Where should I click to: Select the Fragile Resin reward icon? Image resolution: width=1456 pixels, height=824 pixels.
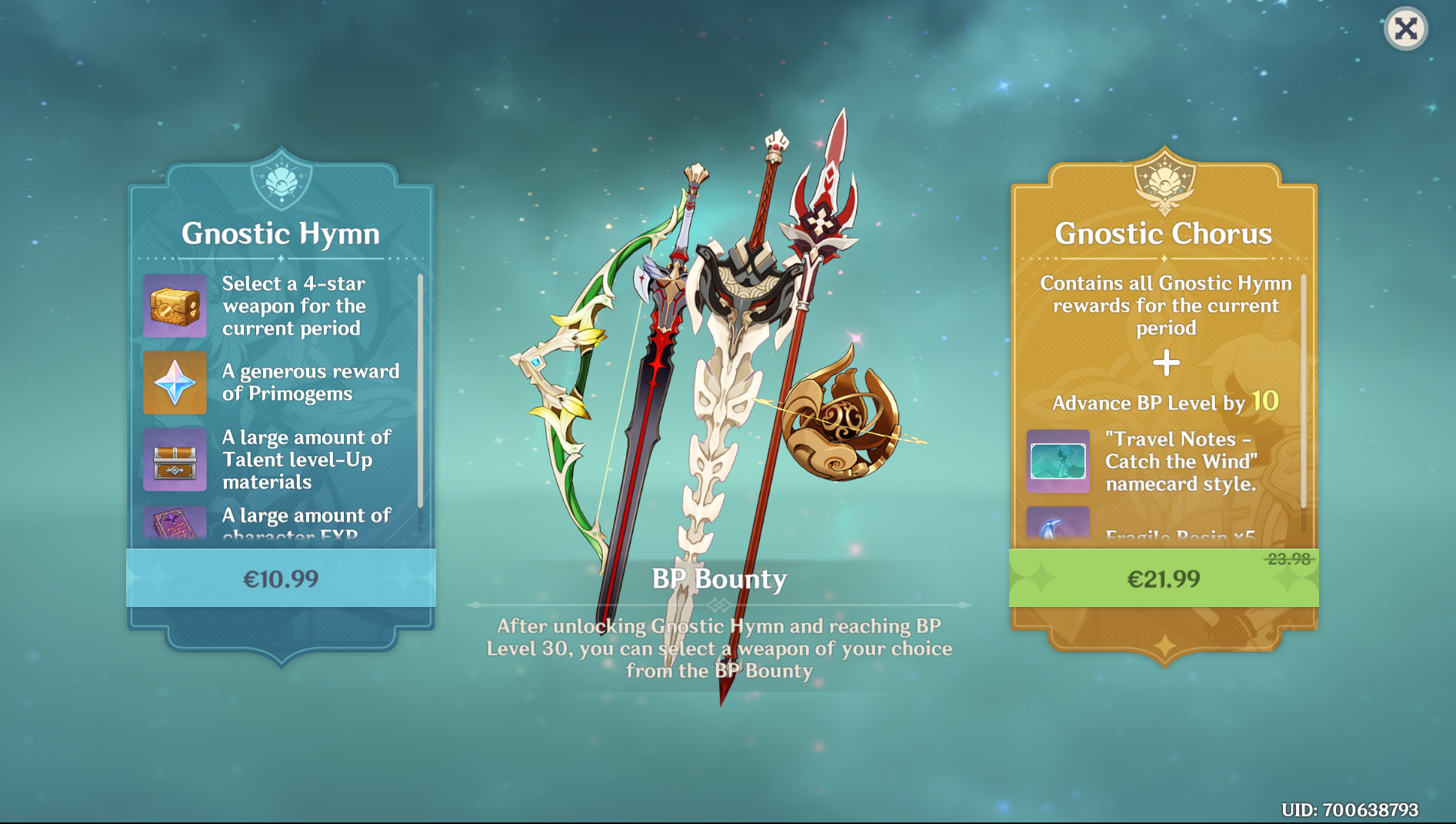[x=1058, y=526]
